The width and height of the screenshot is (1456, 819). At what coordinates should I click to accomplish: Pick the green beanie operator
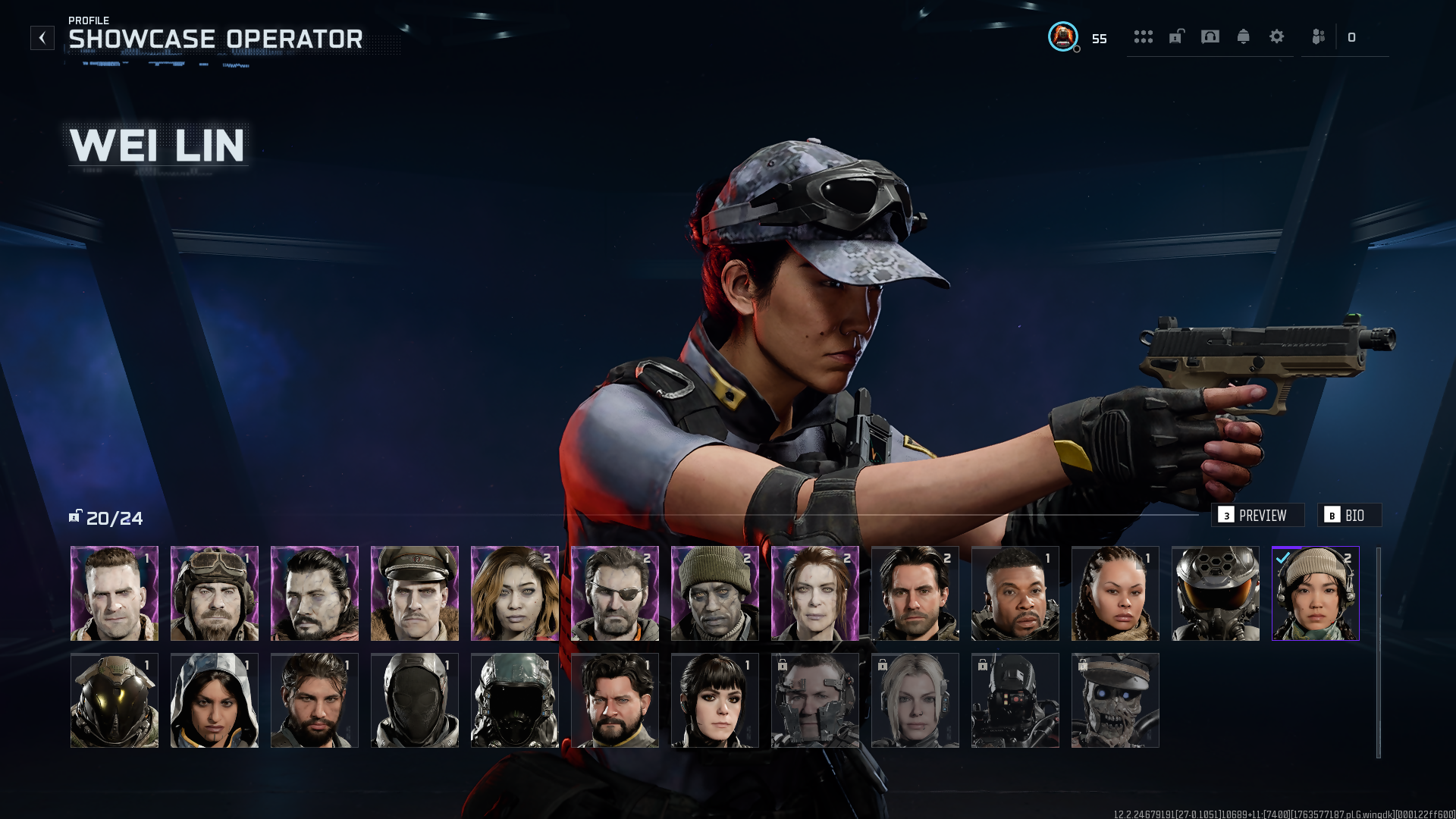point(715,594)
